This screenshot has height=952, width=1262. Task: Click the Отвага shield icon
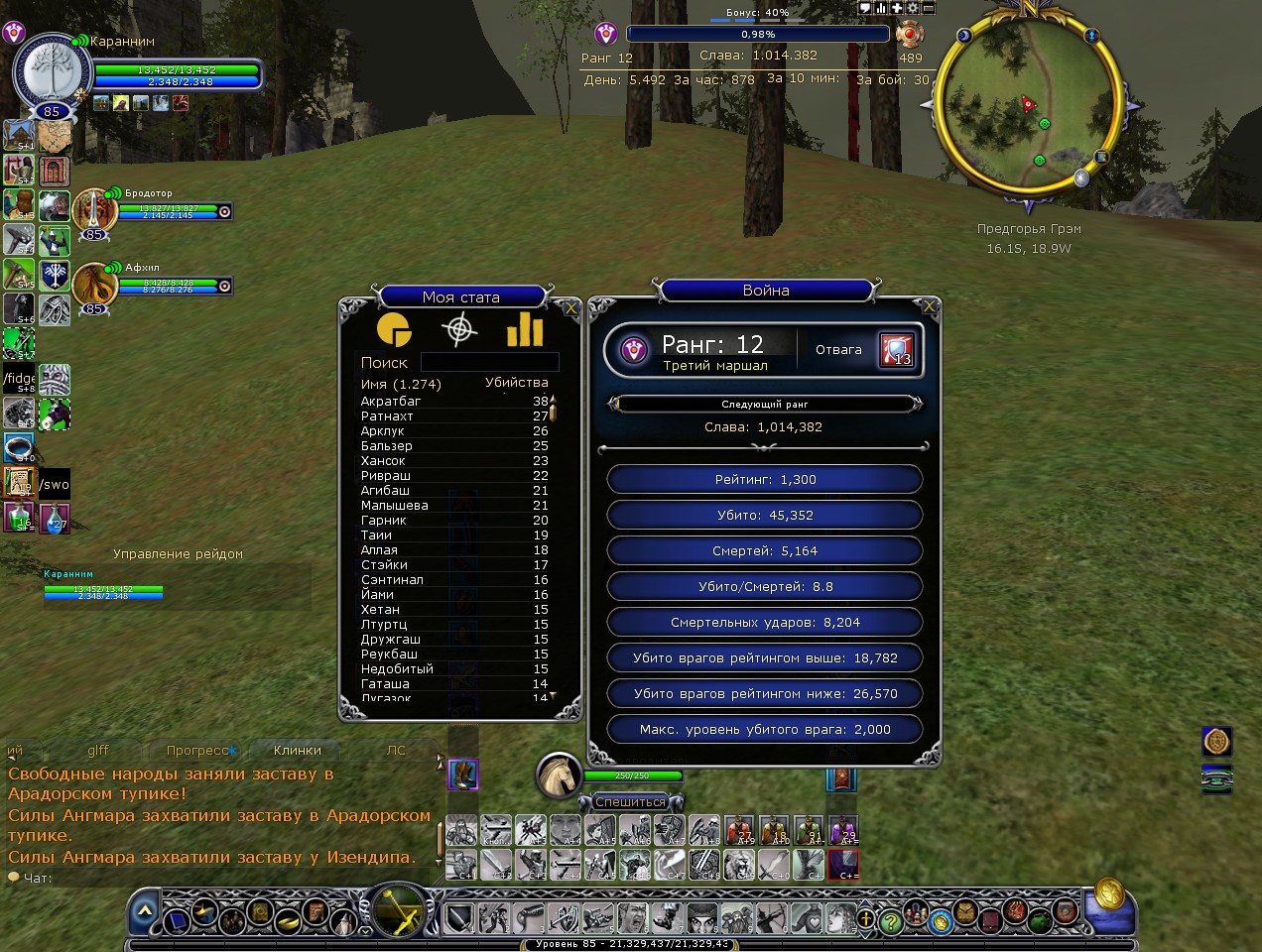tap(896, 350)
